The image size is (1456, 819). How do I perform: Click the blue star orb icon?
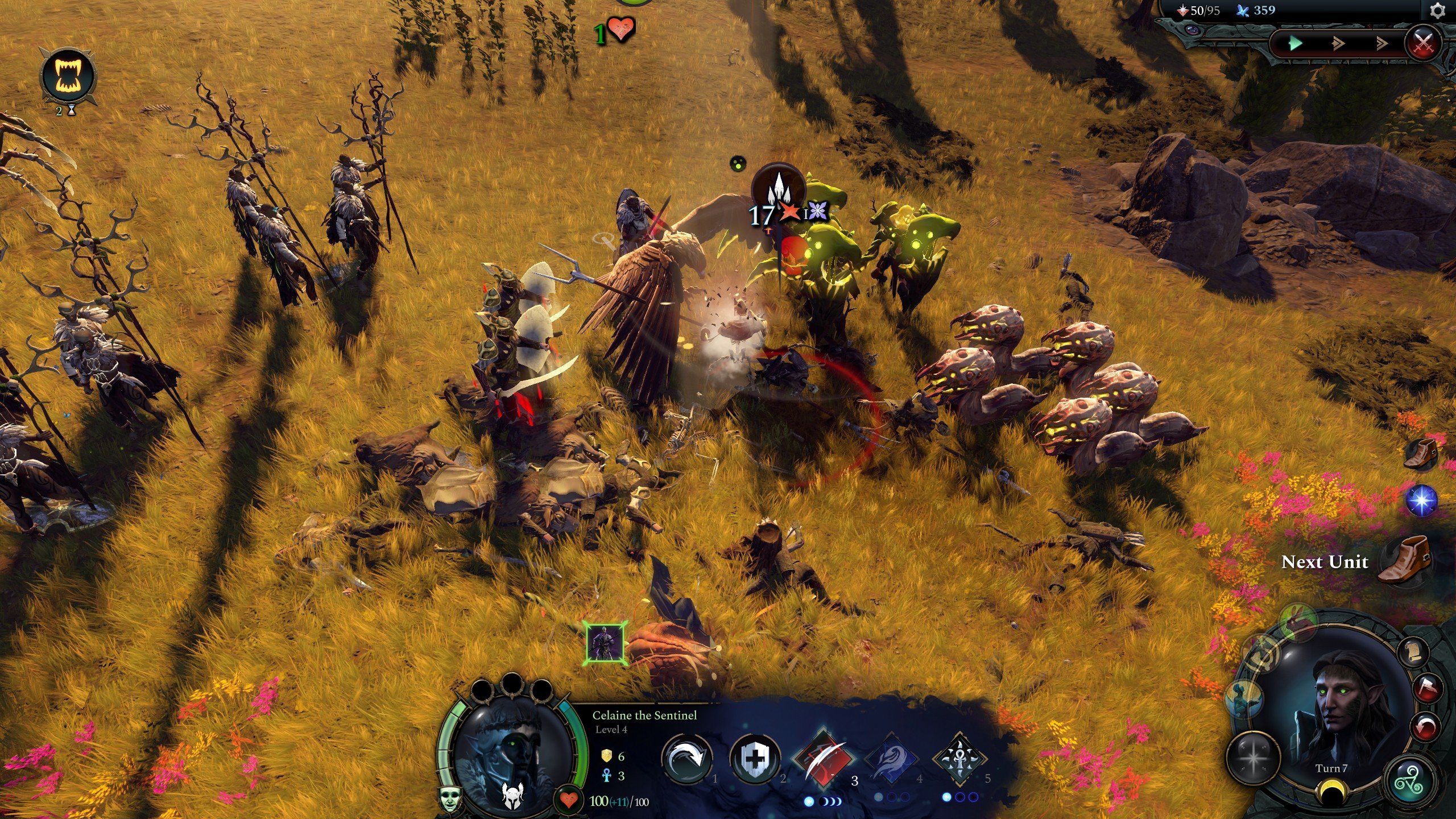click(x=1421, y=500)
